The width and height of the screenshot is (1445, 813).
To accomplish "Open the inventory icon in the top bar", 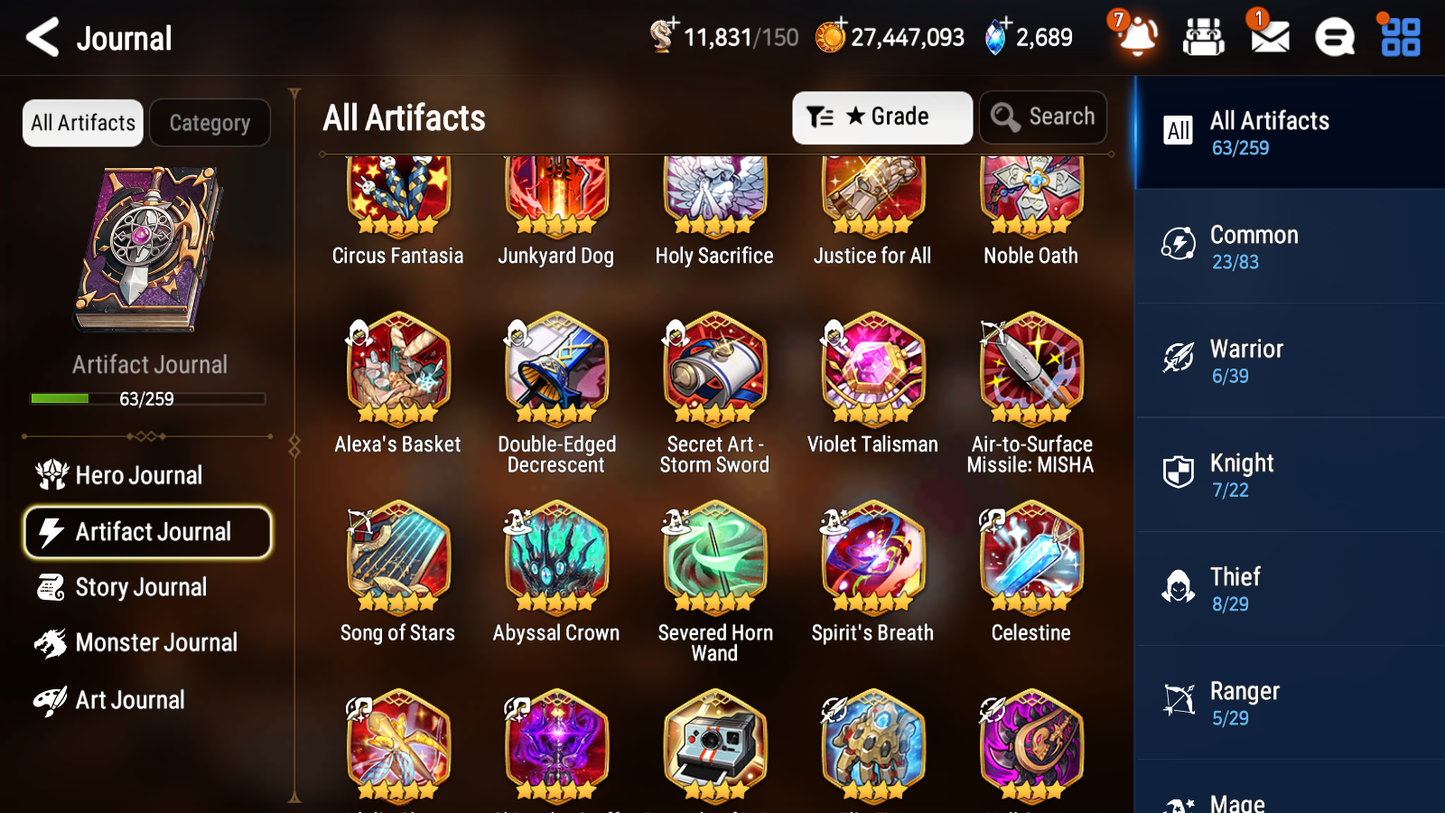I will pyautogui.click(x=1203, y=36).
